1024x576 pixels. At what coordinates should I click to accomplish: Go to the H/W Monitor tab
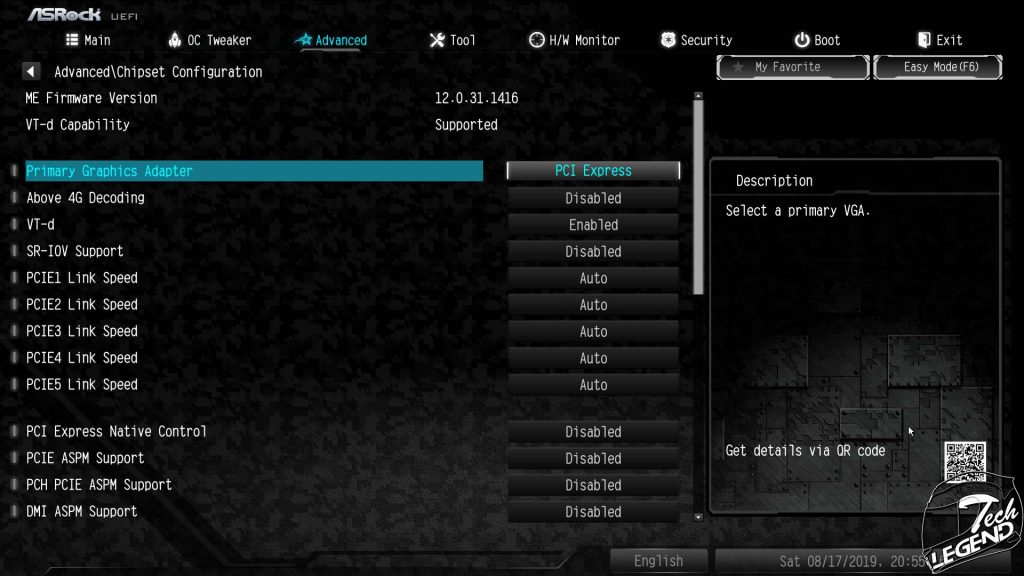coord(574,40)
